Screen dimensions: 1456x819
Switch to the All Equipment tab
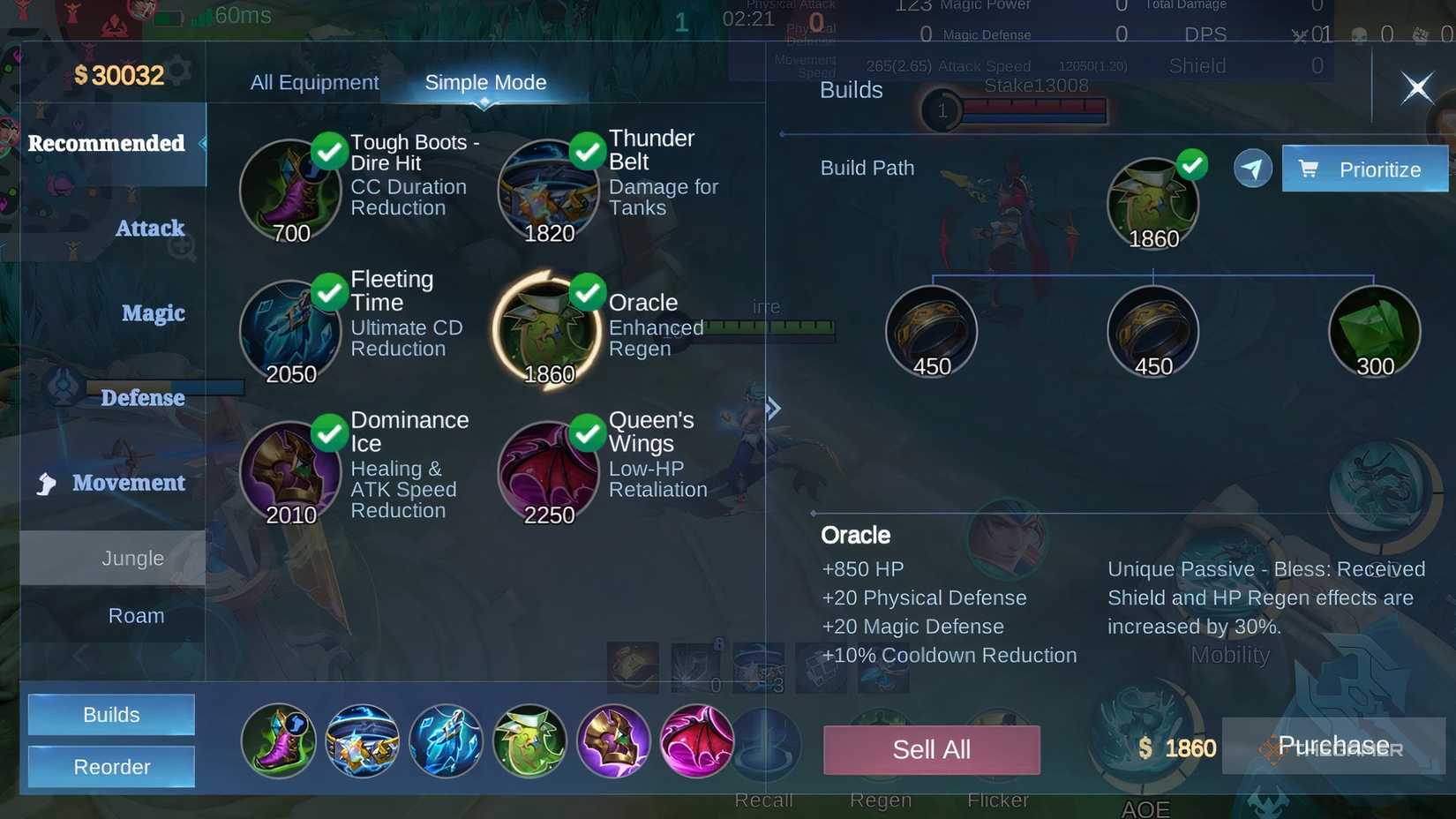[x=314, y=81]
